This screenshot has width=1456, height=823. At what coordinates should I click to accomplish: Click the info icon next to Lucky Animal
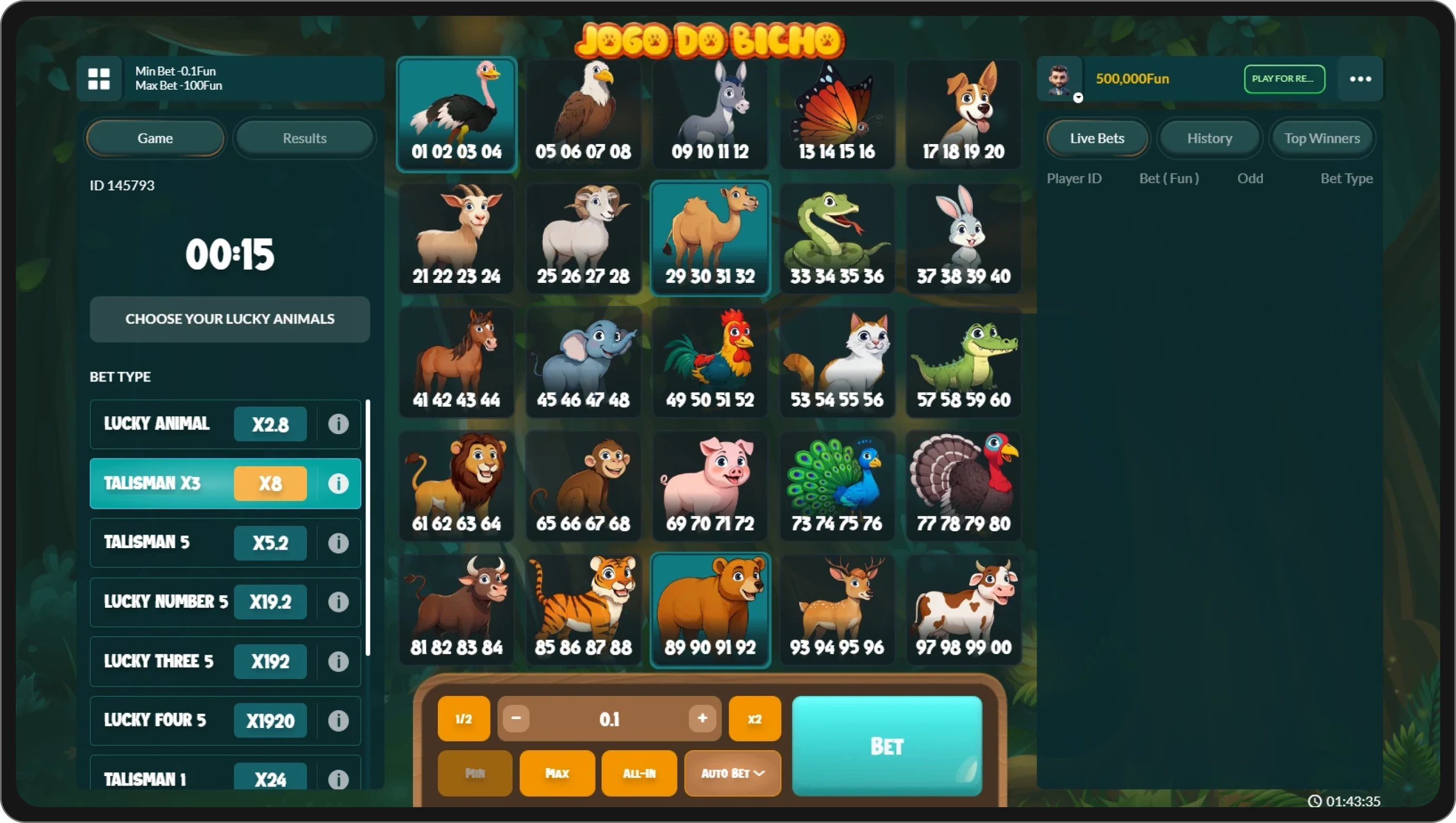point(338,424)
